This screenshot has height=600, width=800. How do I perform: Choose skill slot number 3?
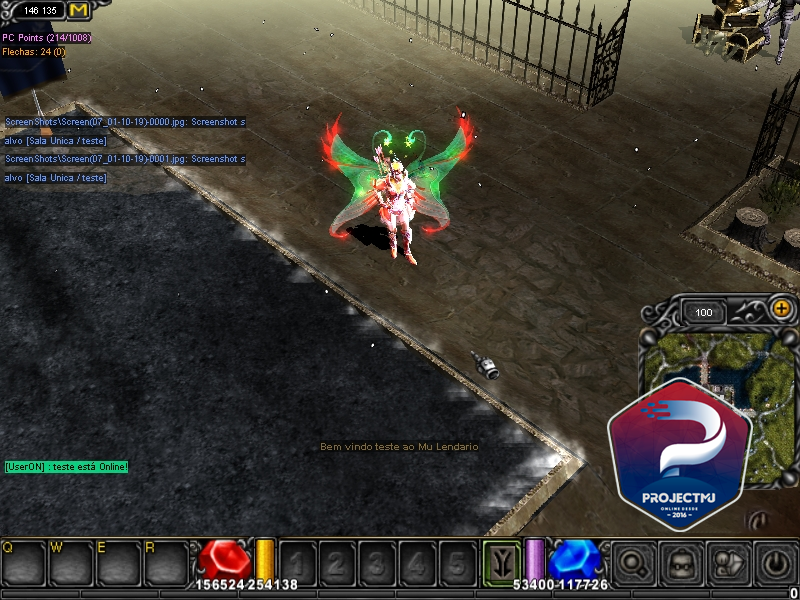pos(377,563)
